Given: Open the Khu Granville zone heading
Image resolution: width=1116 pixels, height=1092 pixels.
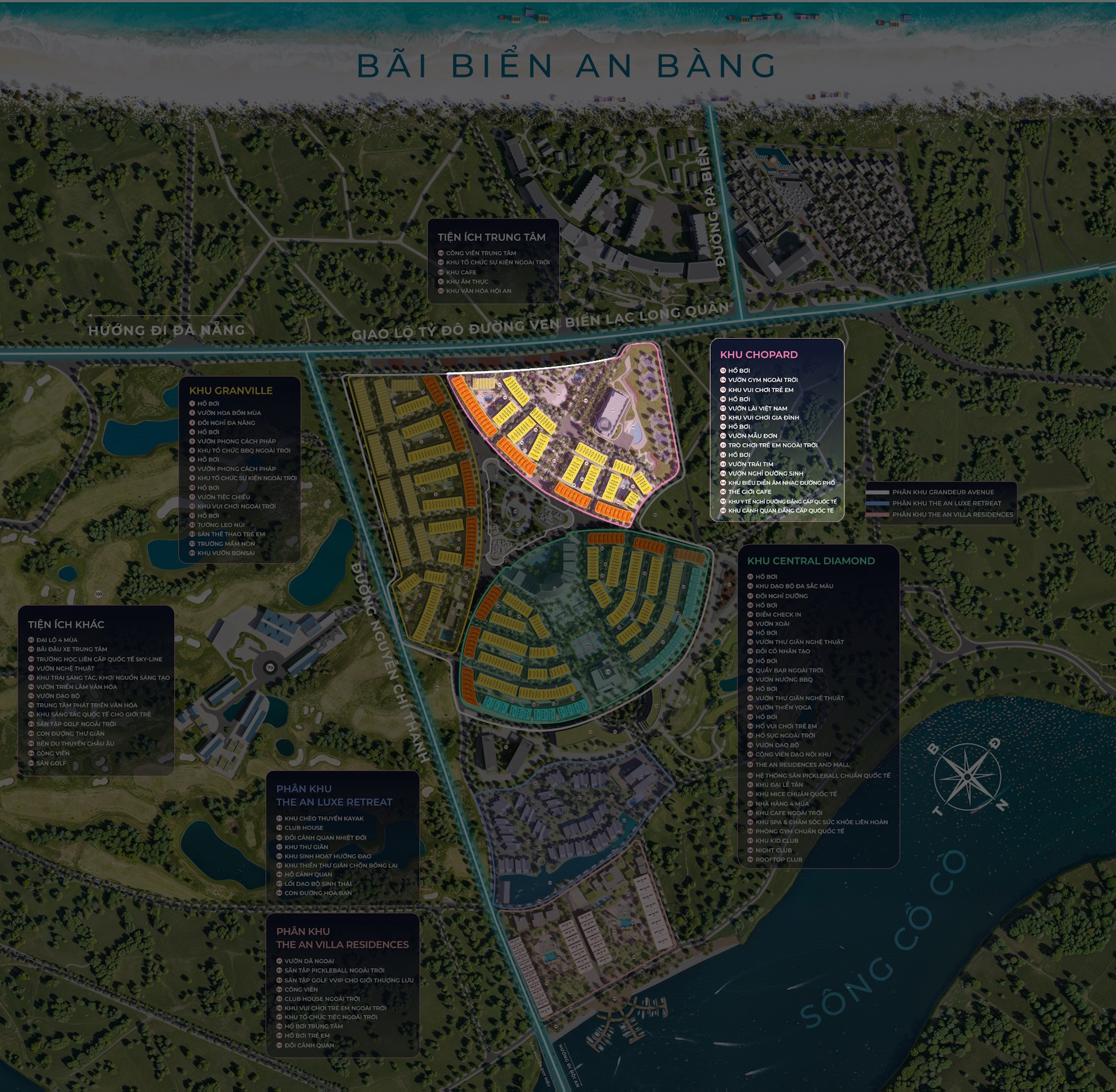Looking at the screenshot, I should point(230,391).
